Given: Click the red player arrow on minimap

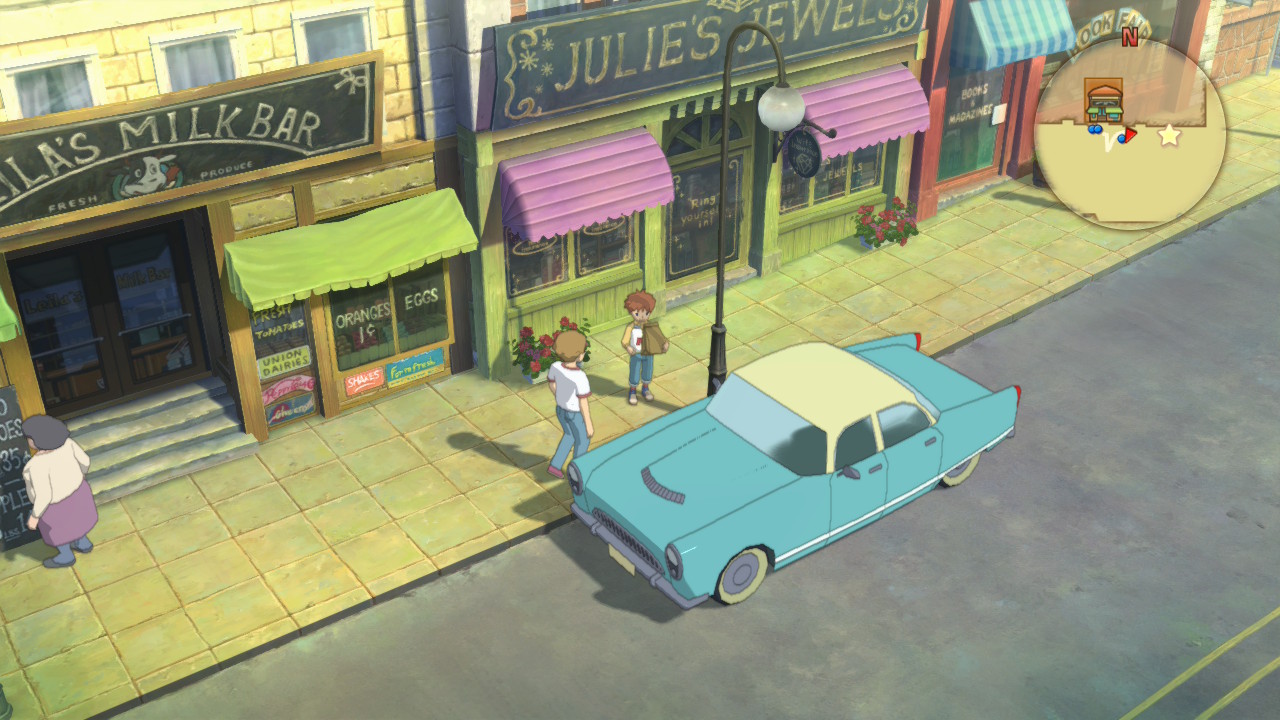Looking at the screenshot, I should 1130,135.
